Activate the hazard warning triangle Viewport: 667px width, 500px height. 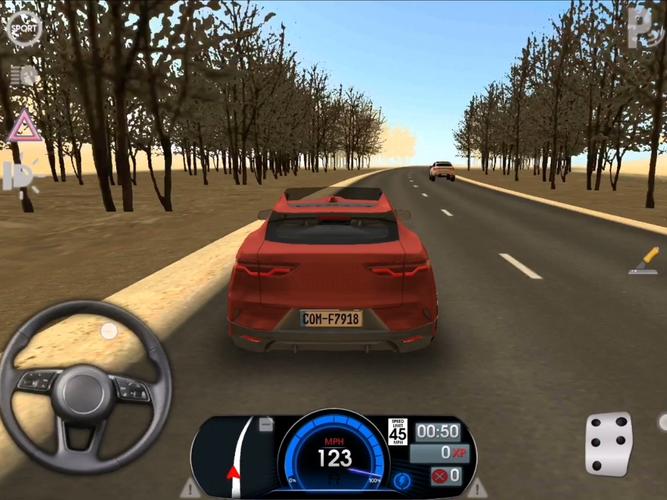[22, 127]
